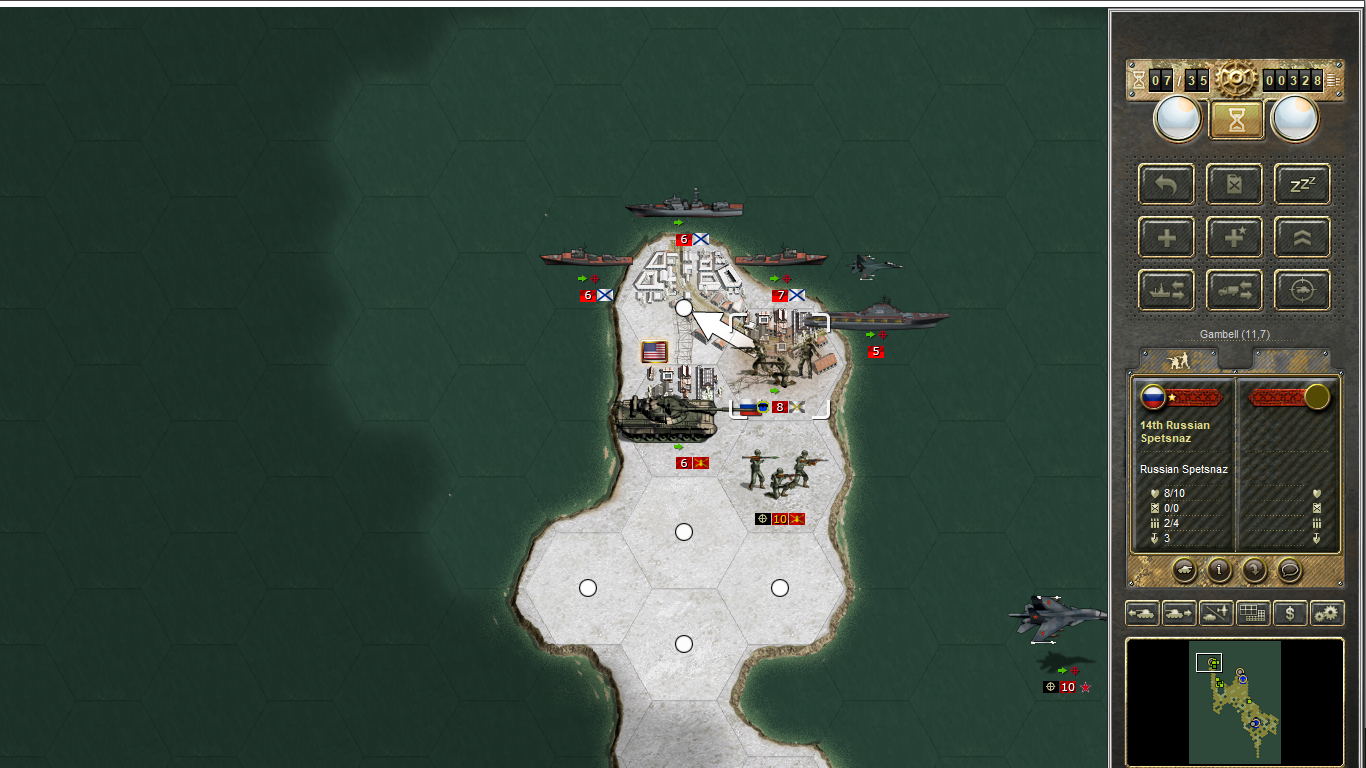
Task: Put the unit to sleep with ZZZ button
Action: pos(1302,184)
